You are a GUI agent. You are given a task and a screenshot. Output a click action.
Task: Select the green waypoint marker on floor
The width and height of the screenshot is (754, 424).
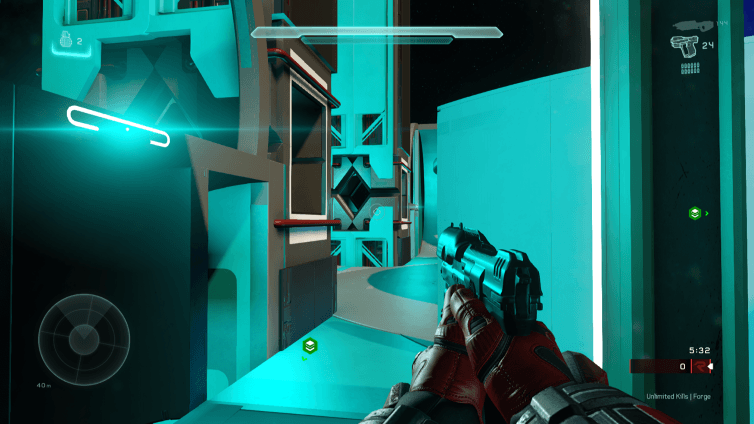pos(310,346)
